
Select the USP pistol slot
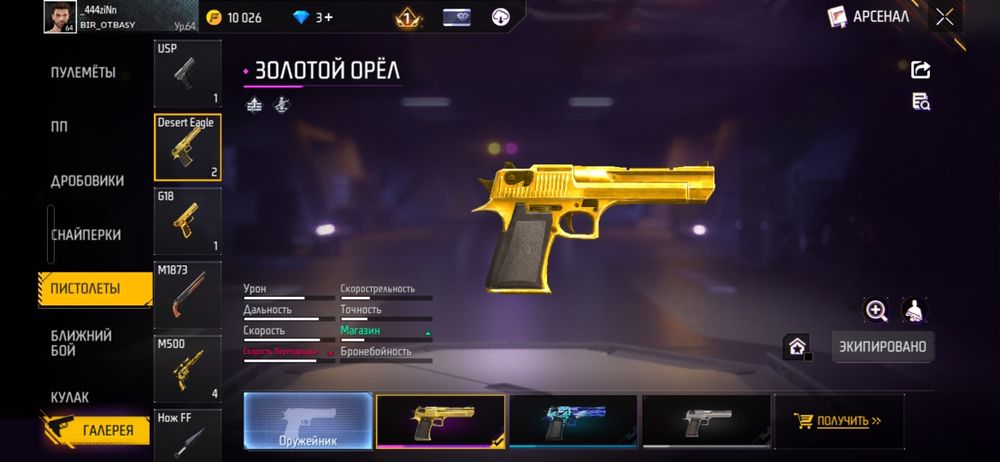click(x=188, y=73)
